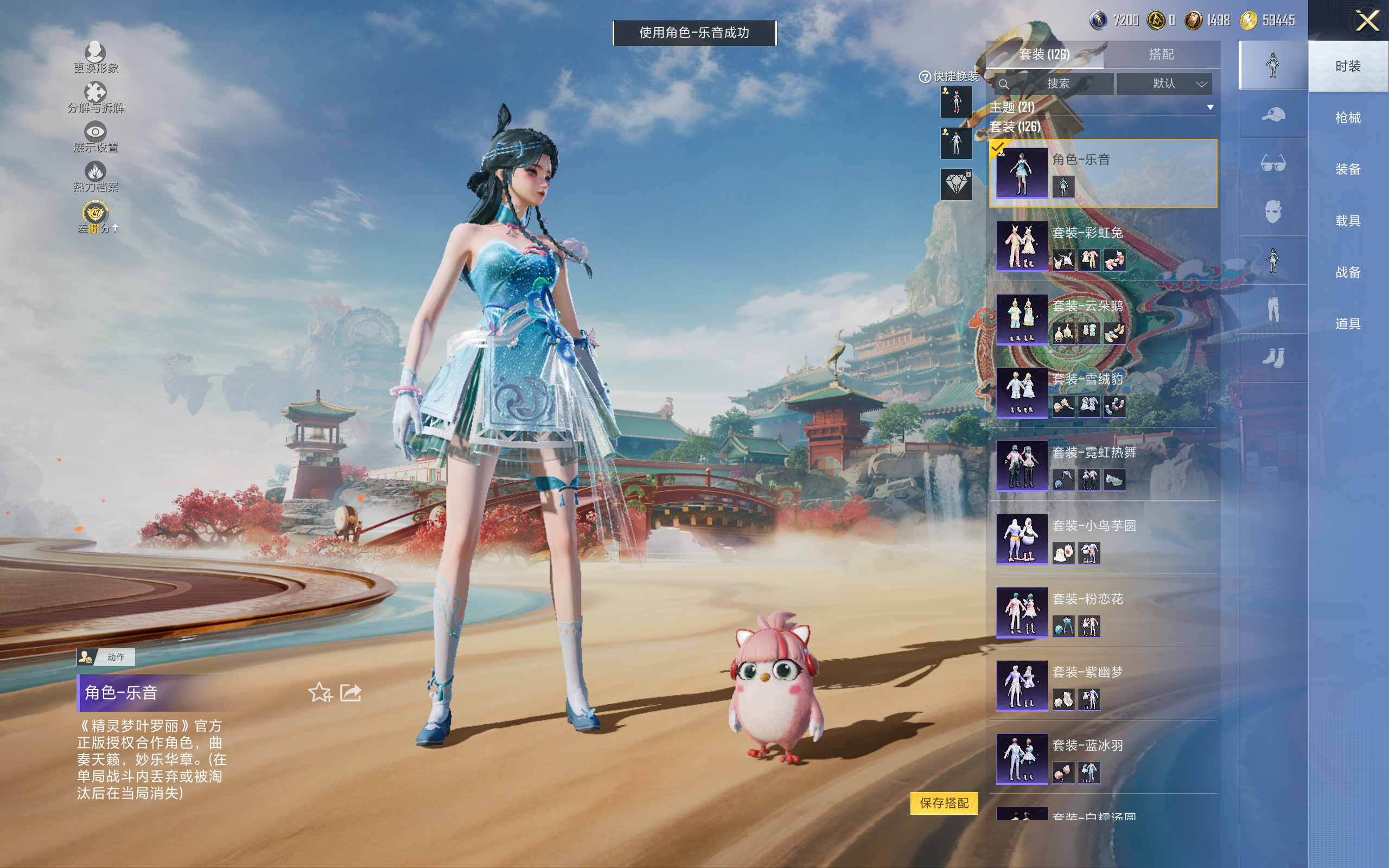Open the 道具 category

(1347, 324)
